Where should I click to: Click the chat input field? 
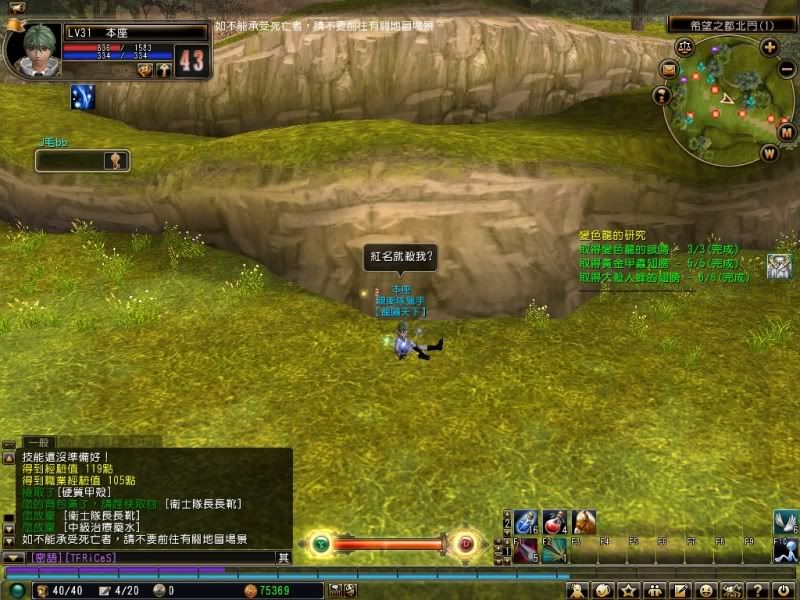pos(180,557)
